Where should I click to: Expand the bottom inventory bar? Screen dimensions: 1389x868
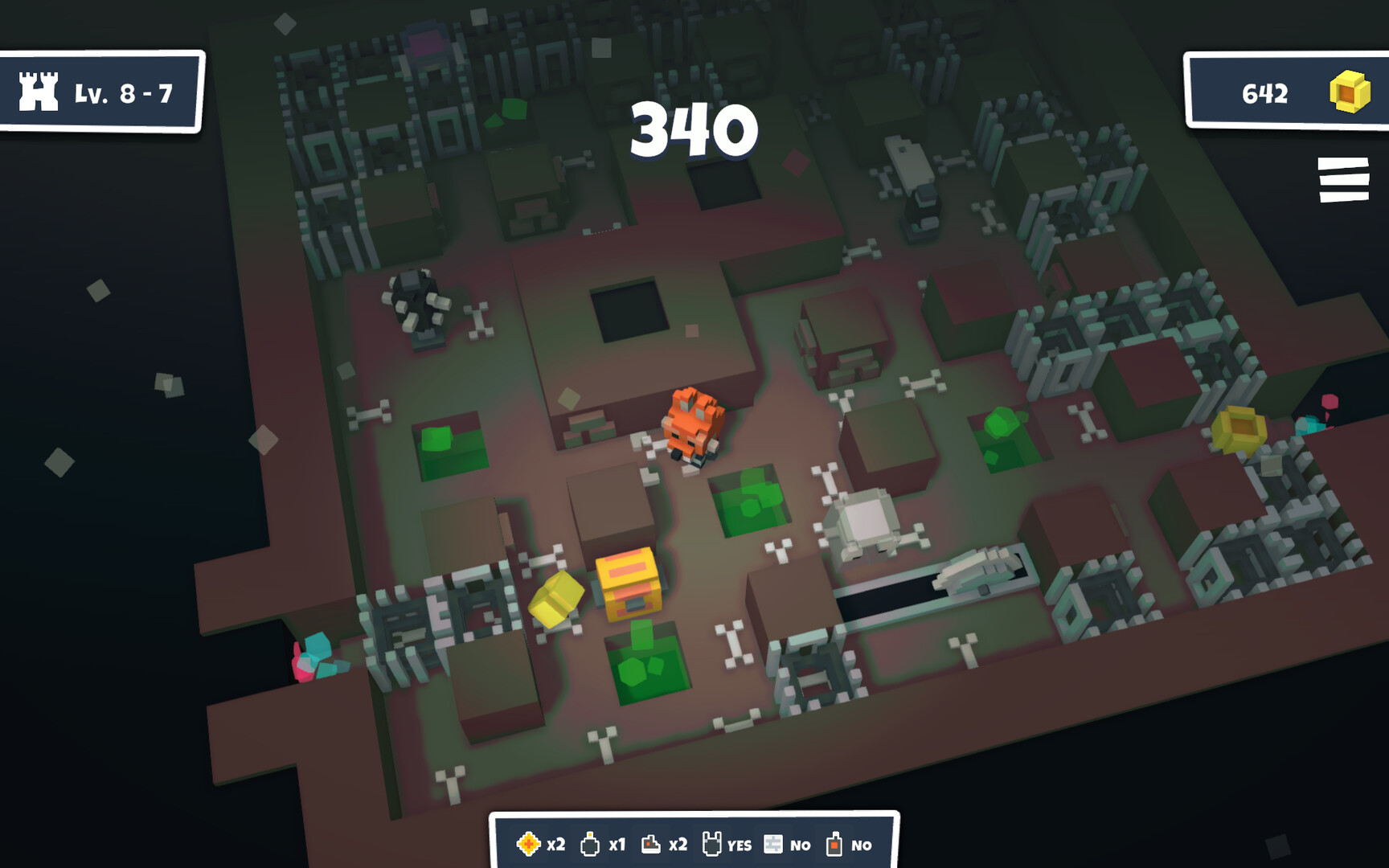(x=694, y=844)
